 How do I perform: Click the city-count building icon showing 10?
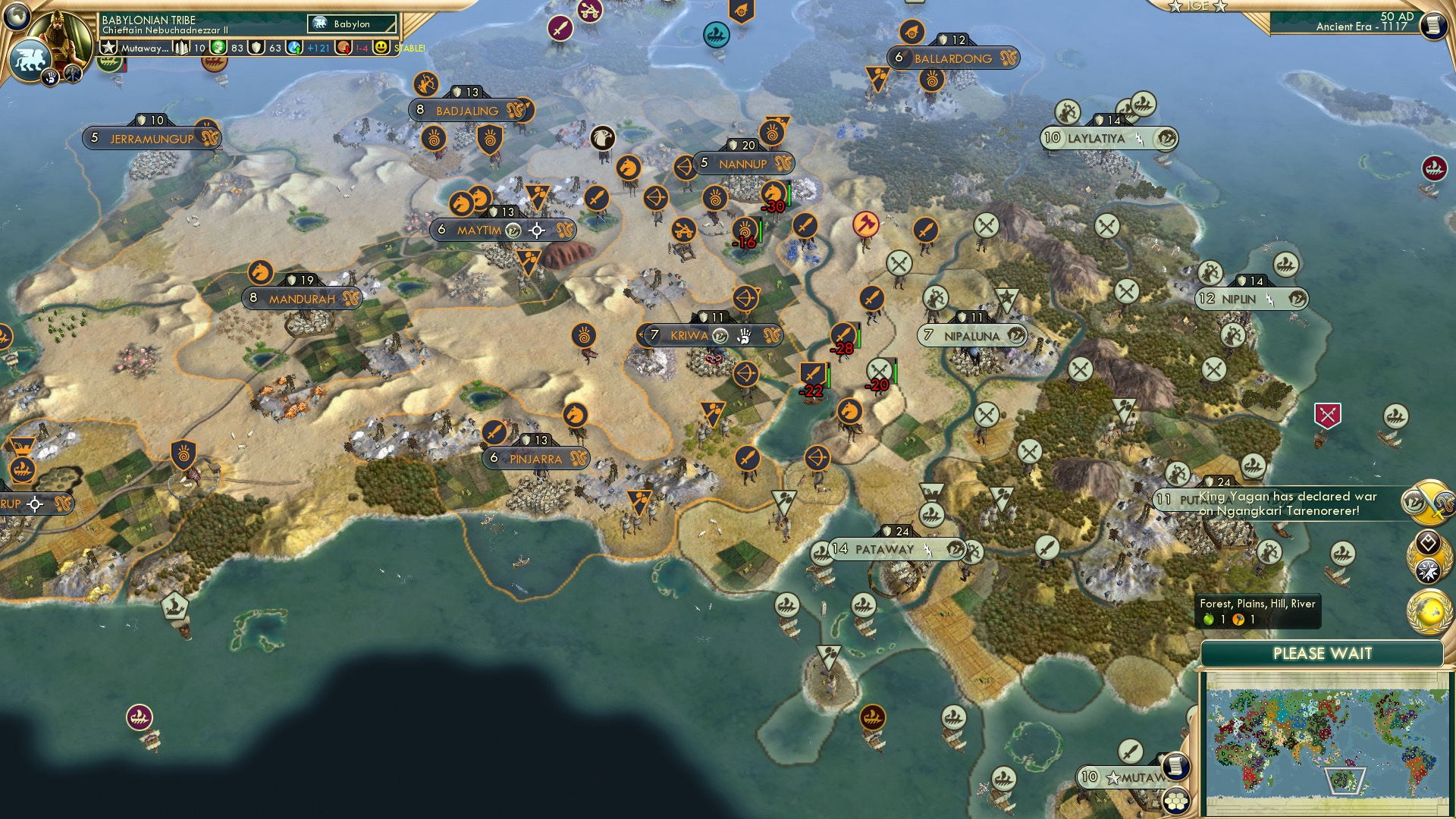(181, 47)
